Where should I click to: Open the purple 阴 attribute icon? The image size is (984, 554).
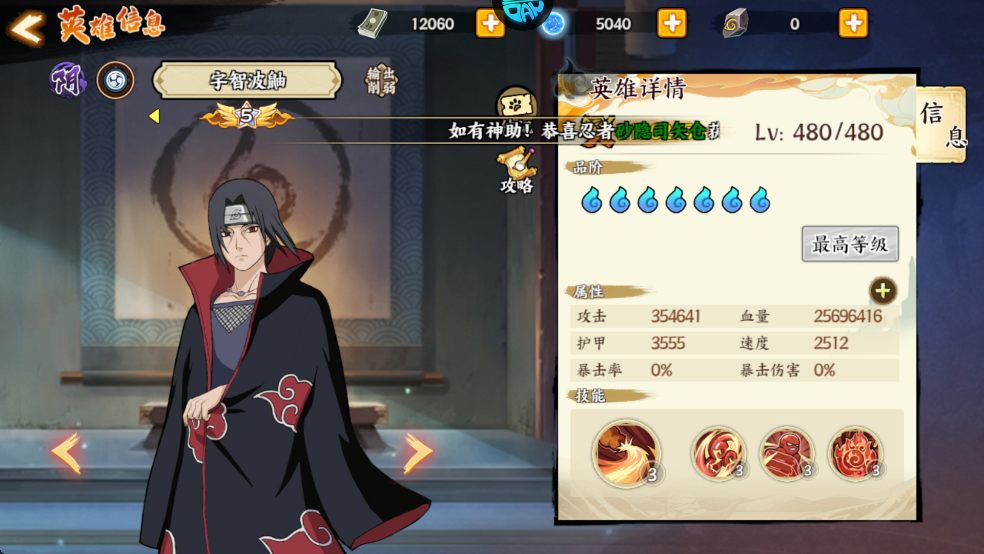[69, 81]
